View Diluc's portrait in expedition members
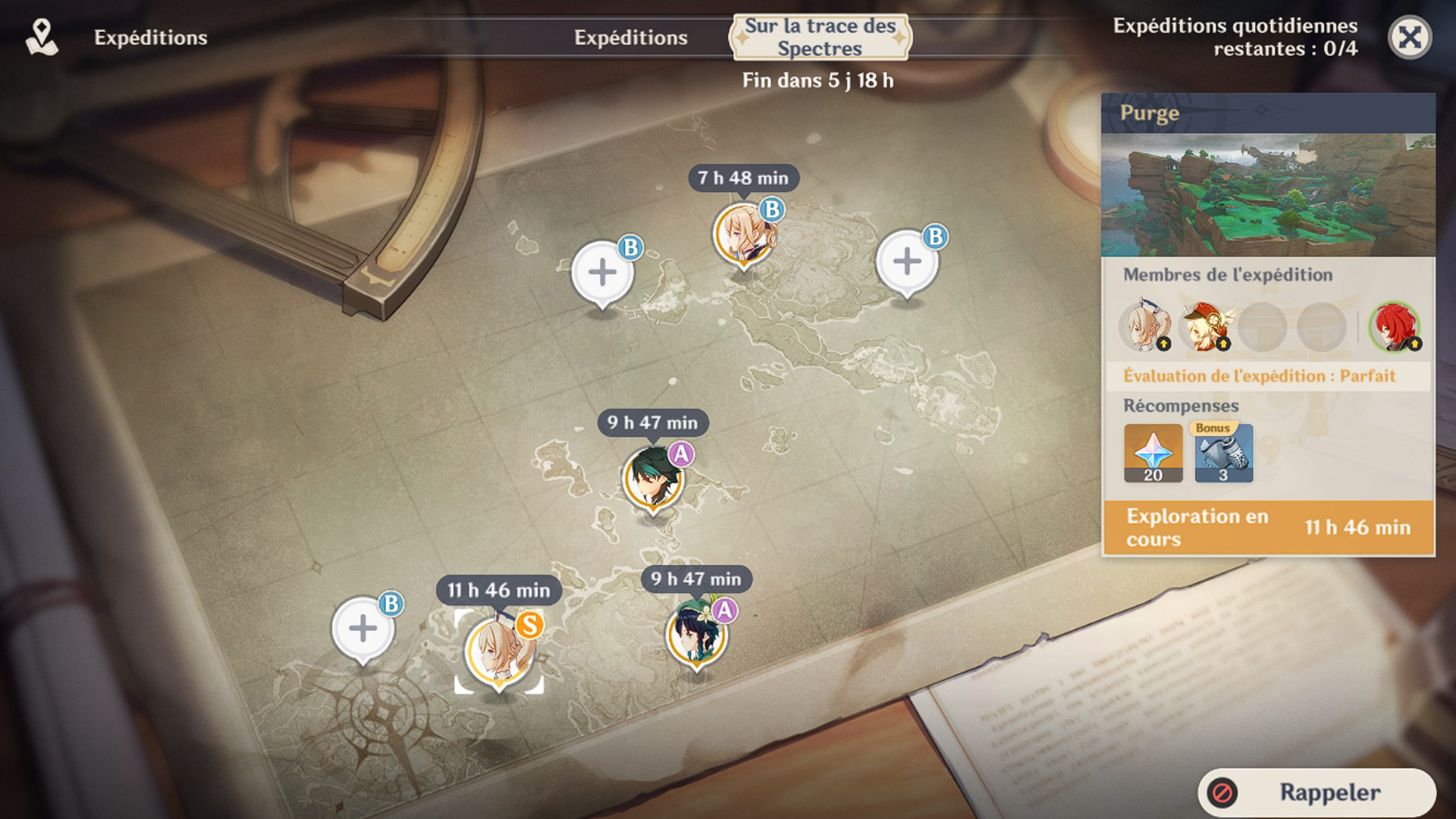The height and width of the screenshot is (819, 1456). pos(1394,327)
